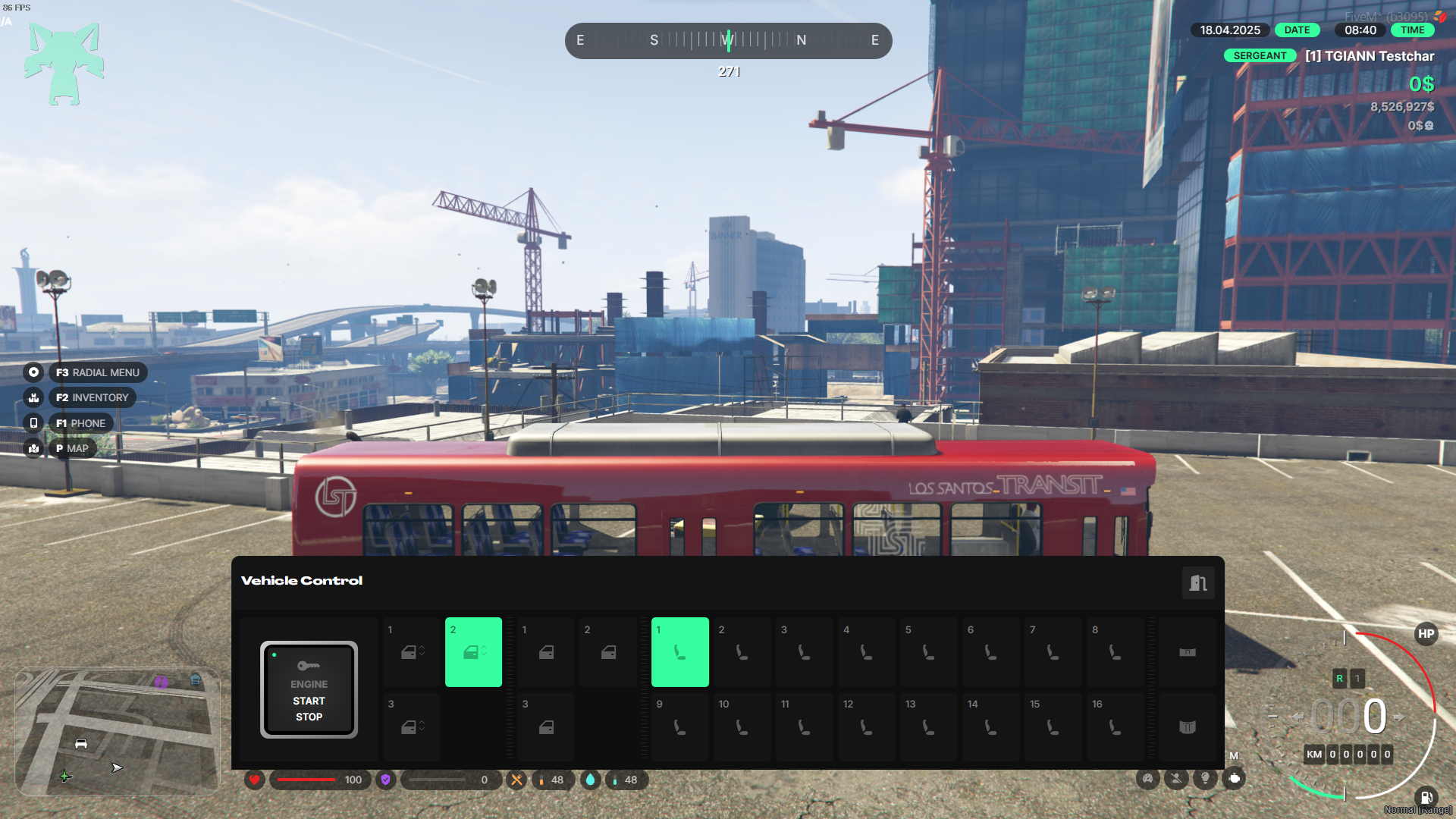Move to seat 9
Viewport: 1456px width, 819px height.
[x=679, y=726]
